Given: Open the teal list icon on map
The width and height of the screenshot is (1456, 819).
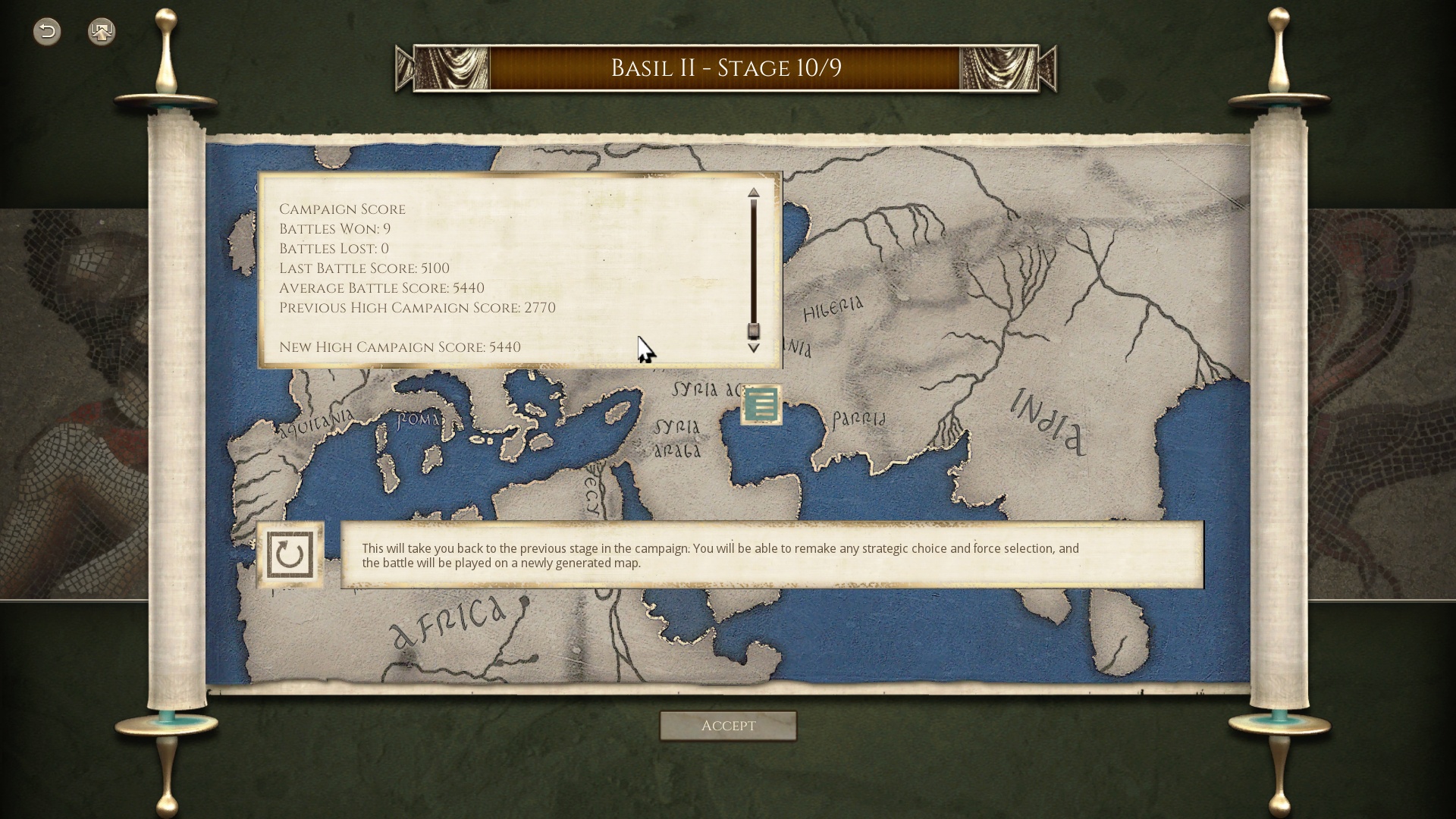Looking at the screenshot, I should coord(761,405).
